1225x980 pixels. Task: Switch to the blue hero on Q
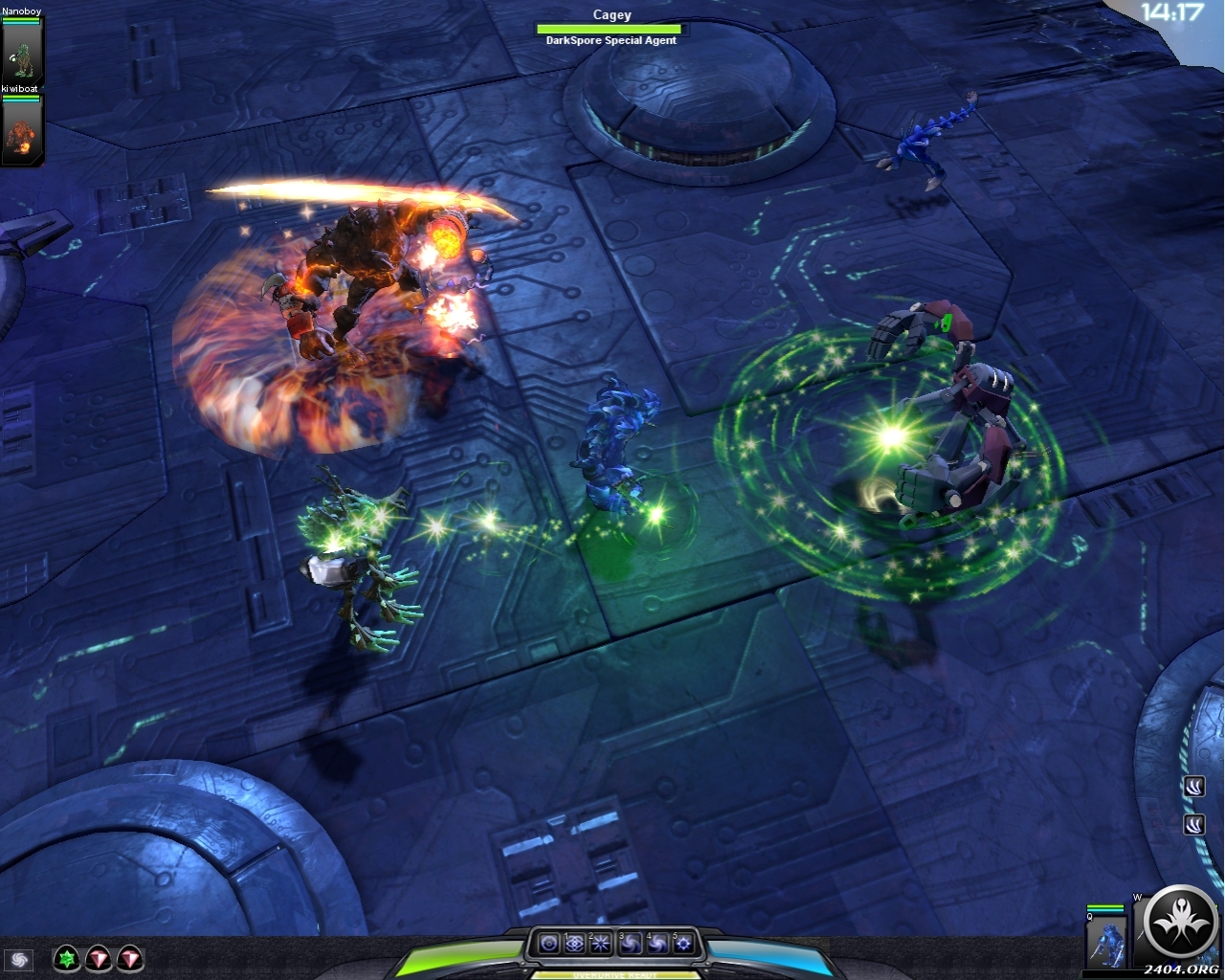tap(1107, 941)
